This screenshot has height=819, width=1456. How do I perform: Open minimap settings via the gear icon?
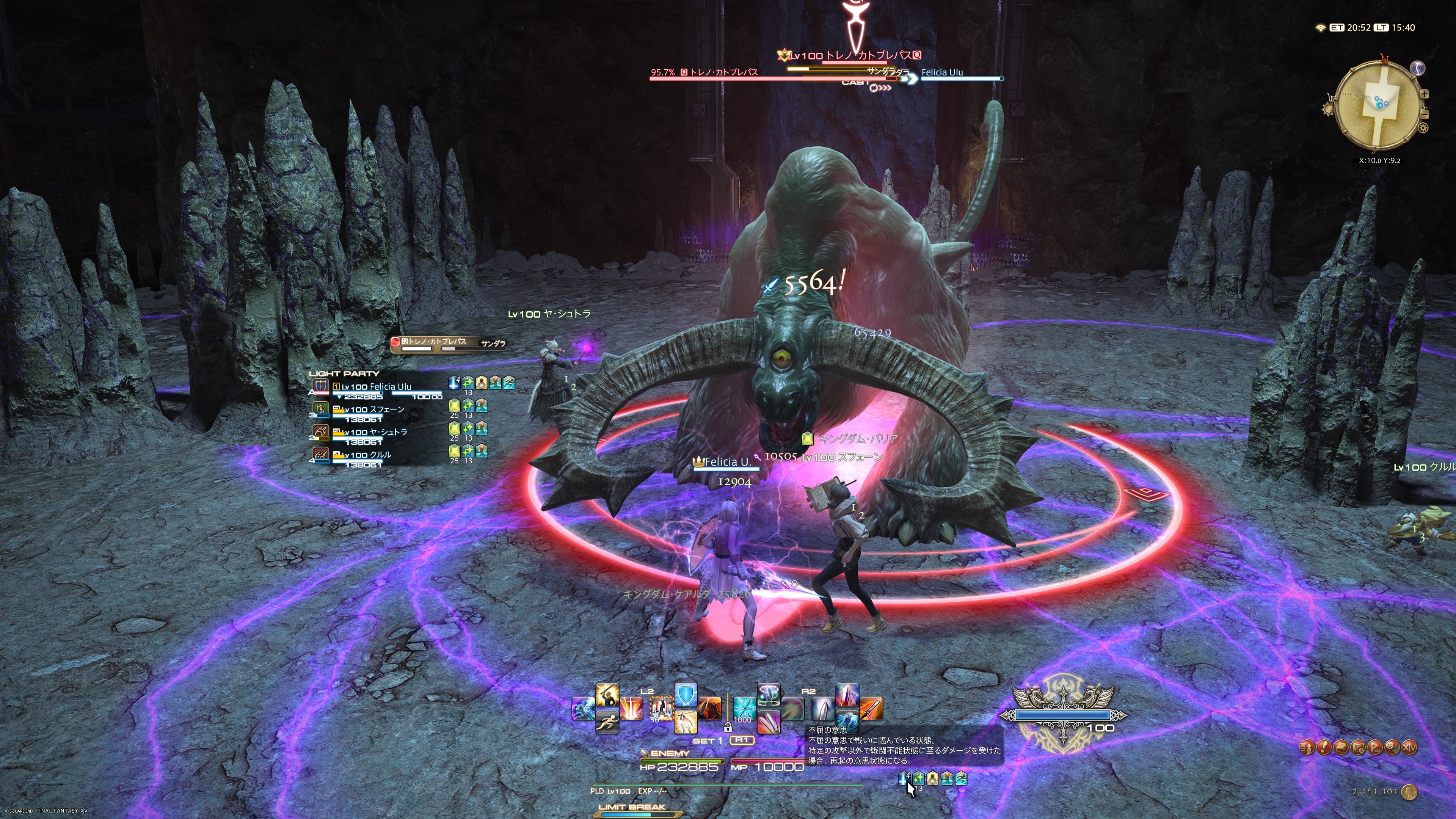pos(1423,128)
